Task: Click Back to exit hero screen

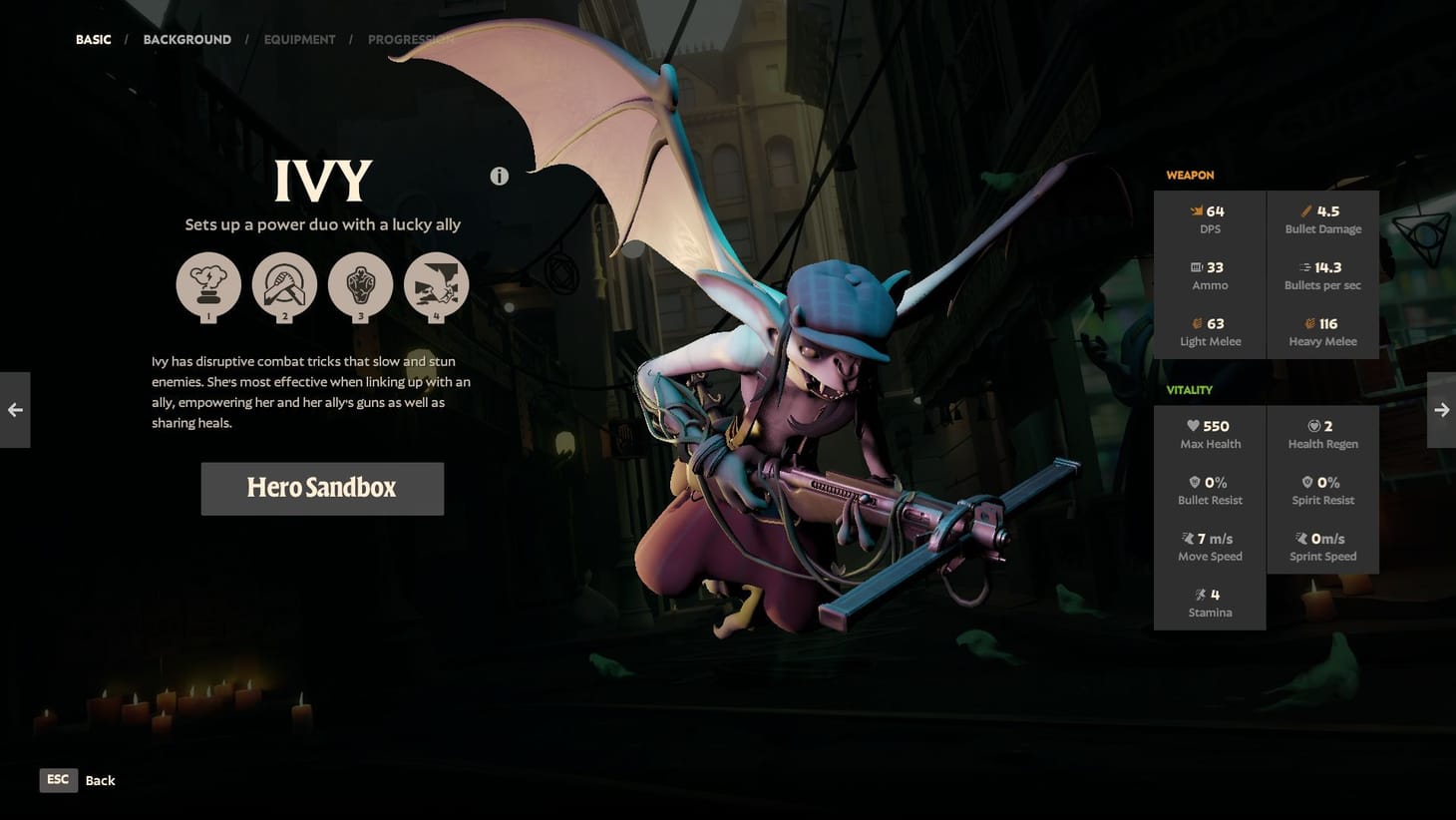Action: (x=100, y=779)
